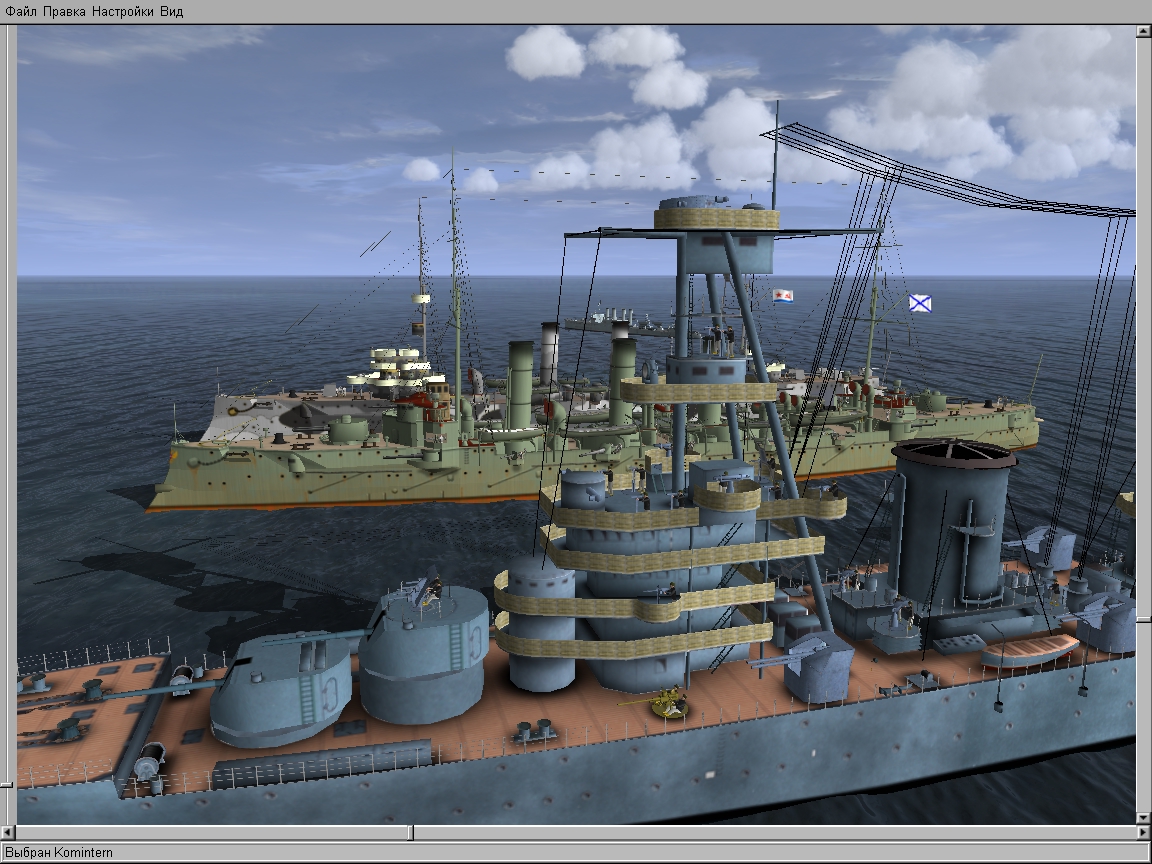Screen dimensions: 1152x864
Task: Click the vertical scrollbar's down arrow
Action: pos(1143,818)
